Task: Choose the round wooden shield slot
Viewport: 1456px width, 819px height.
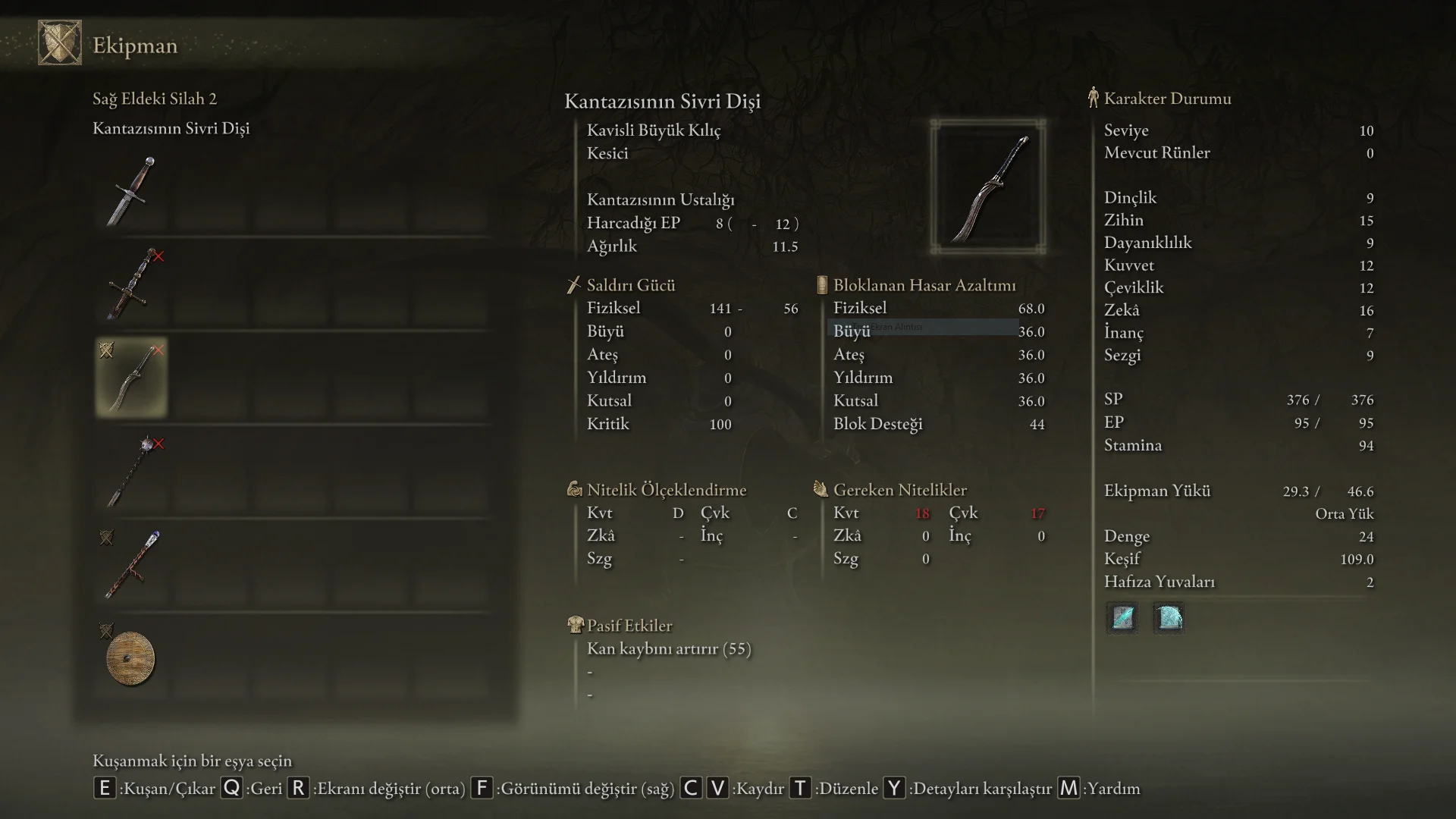Action: [132, 658]
